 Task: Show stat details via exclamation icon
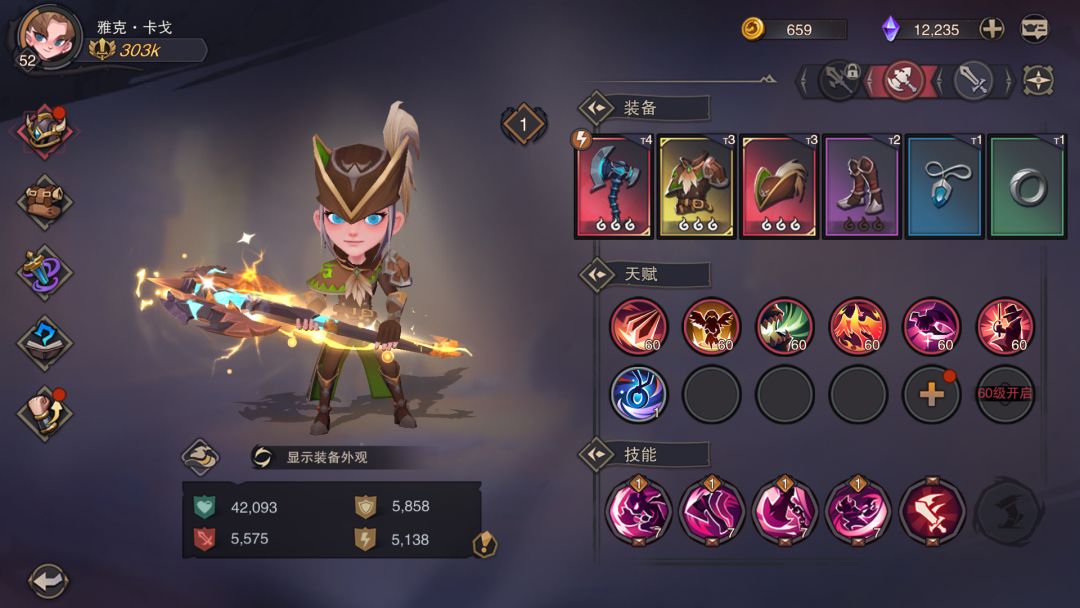(485, 544)
